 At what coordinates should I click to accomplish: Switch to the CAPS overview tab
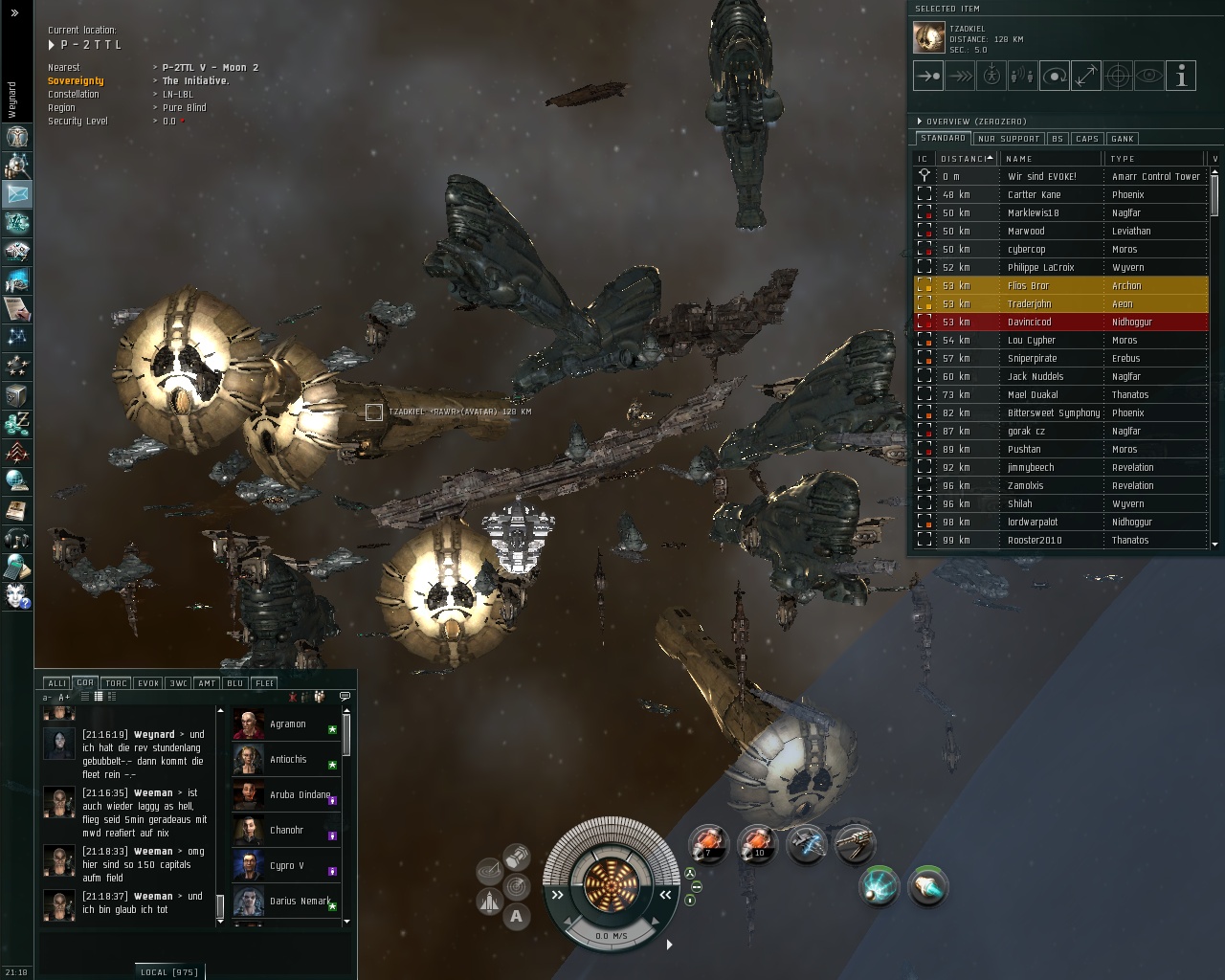point(1087,139)
